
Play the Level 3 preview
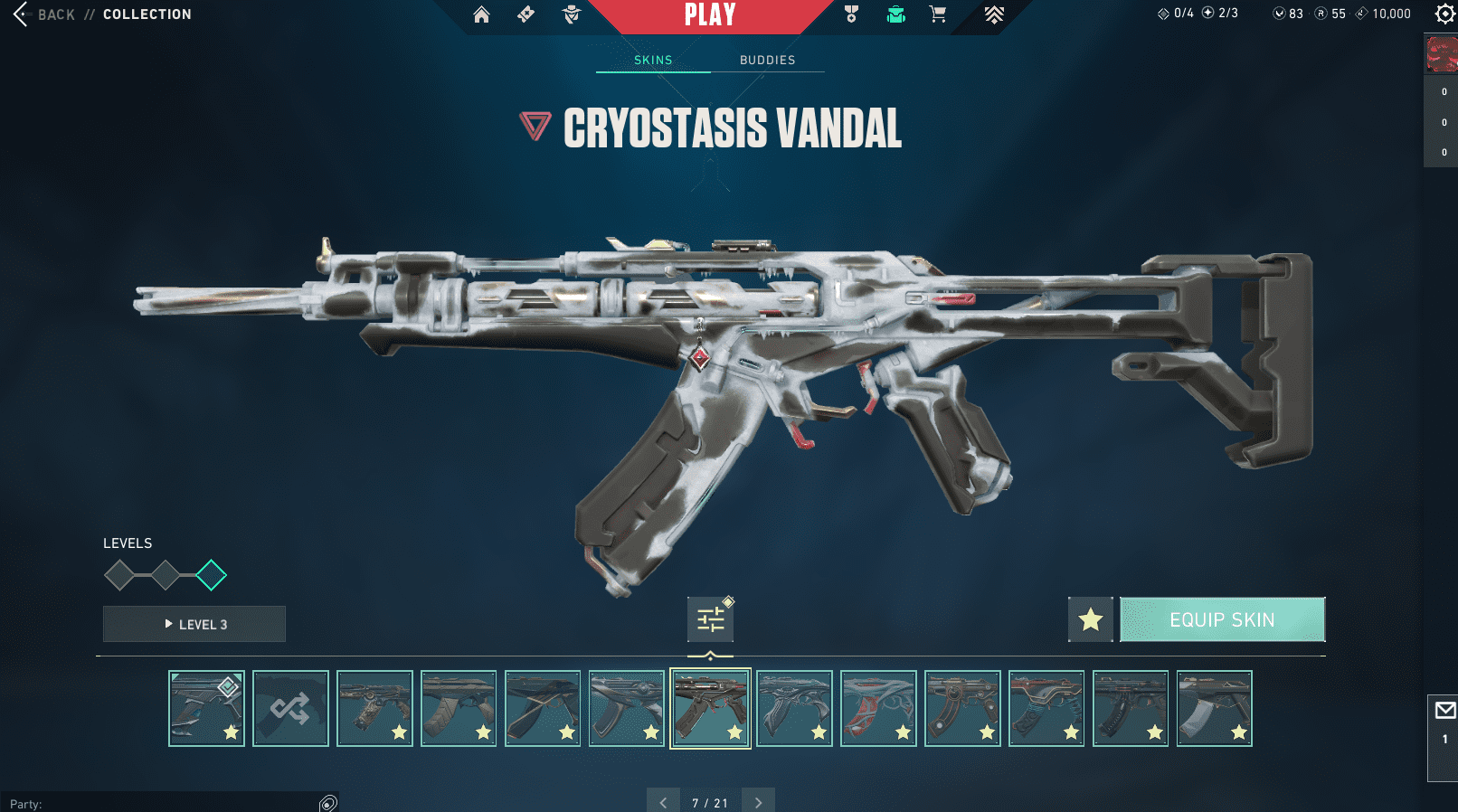[x=194, y=624]
